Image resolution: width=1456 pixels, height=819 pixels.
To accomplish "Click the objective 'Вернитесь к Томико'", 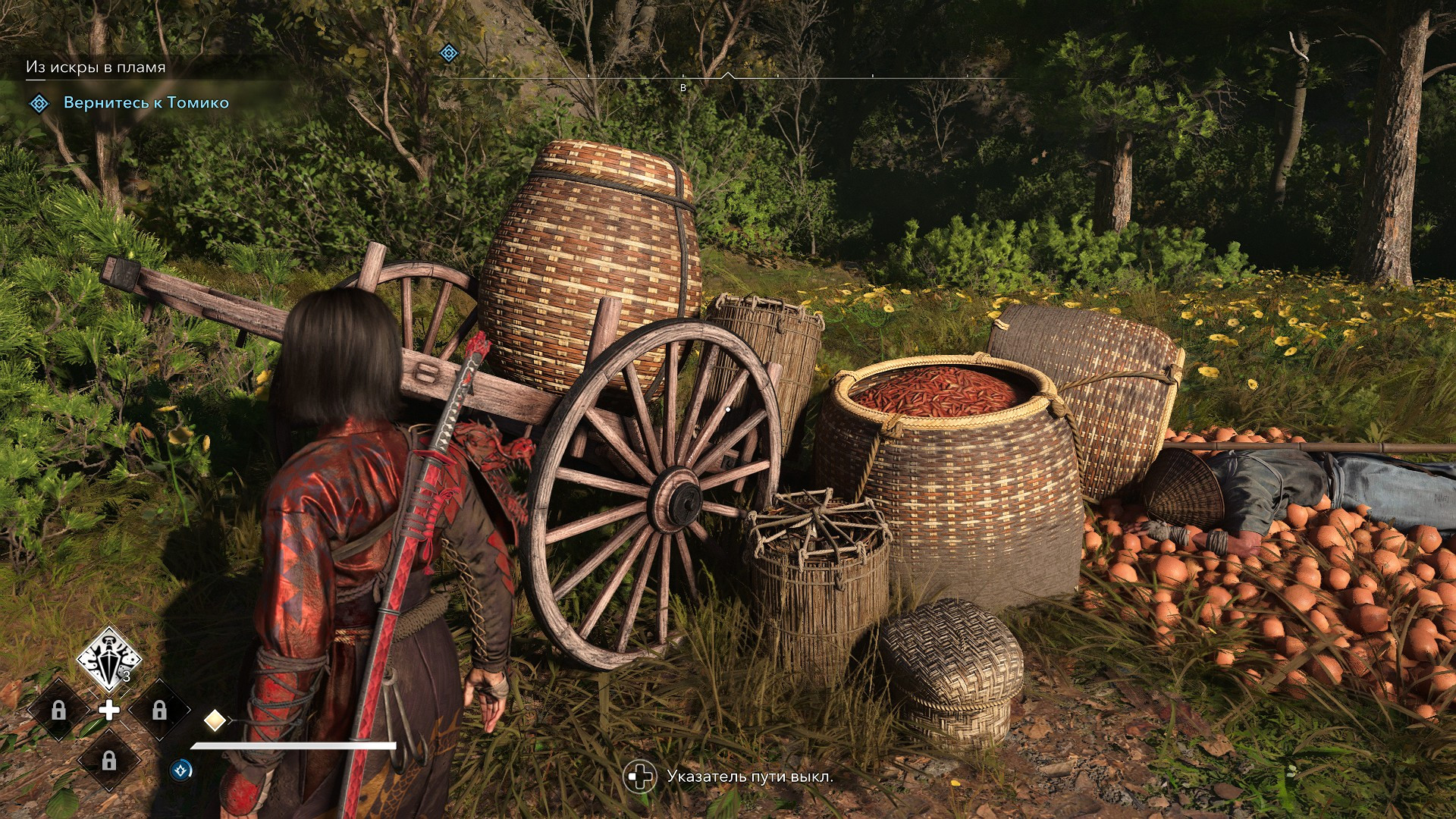I will coord(146,103).
